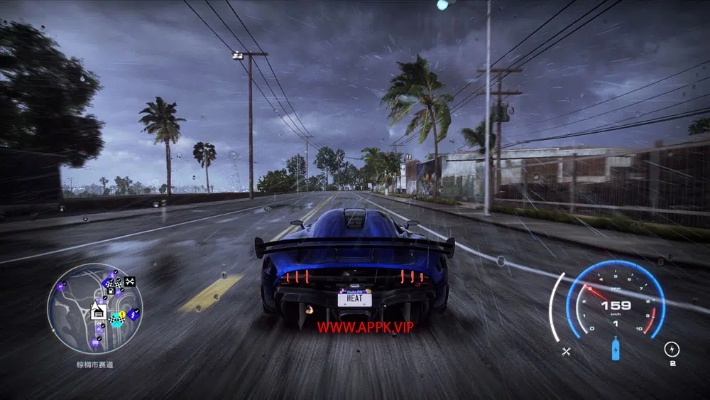
Task: Open the circular minimap
Action: 95,308
